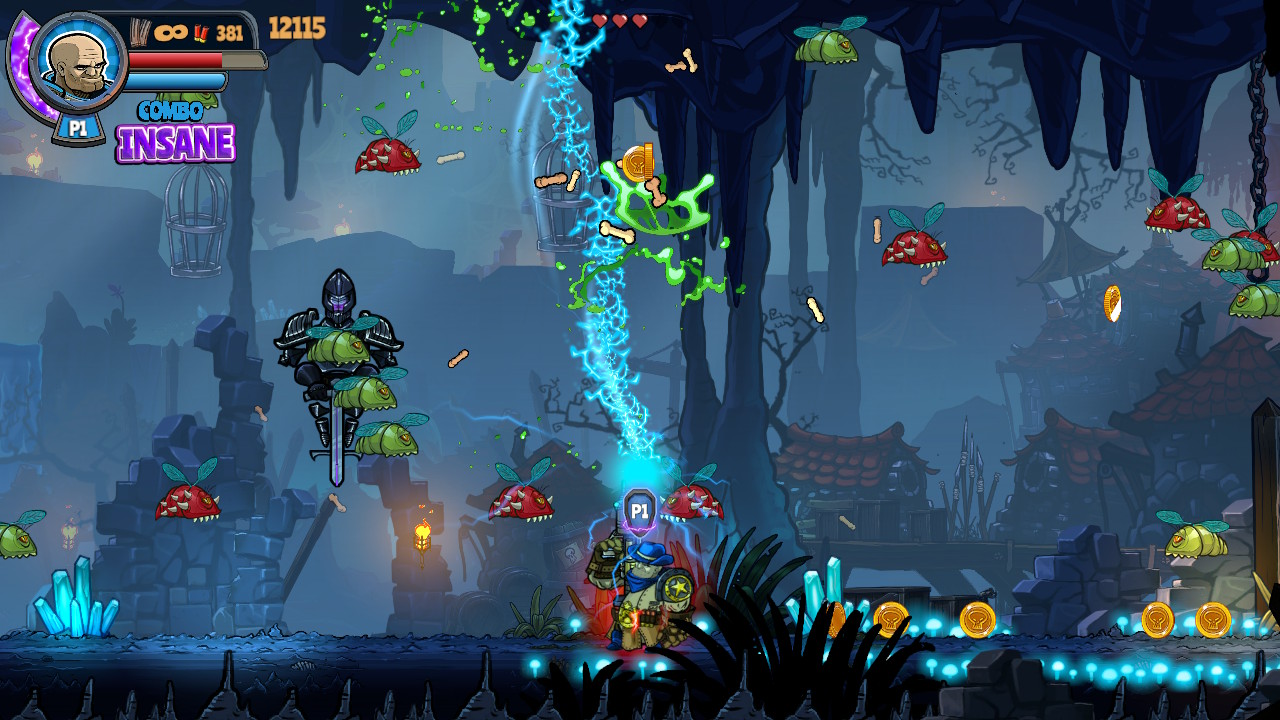This screenshot has height=720, width=1280.
Task: Click the golden skull coin above the slime
Action: 637,163
